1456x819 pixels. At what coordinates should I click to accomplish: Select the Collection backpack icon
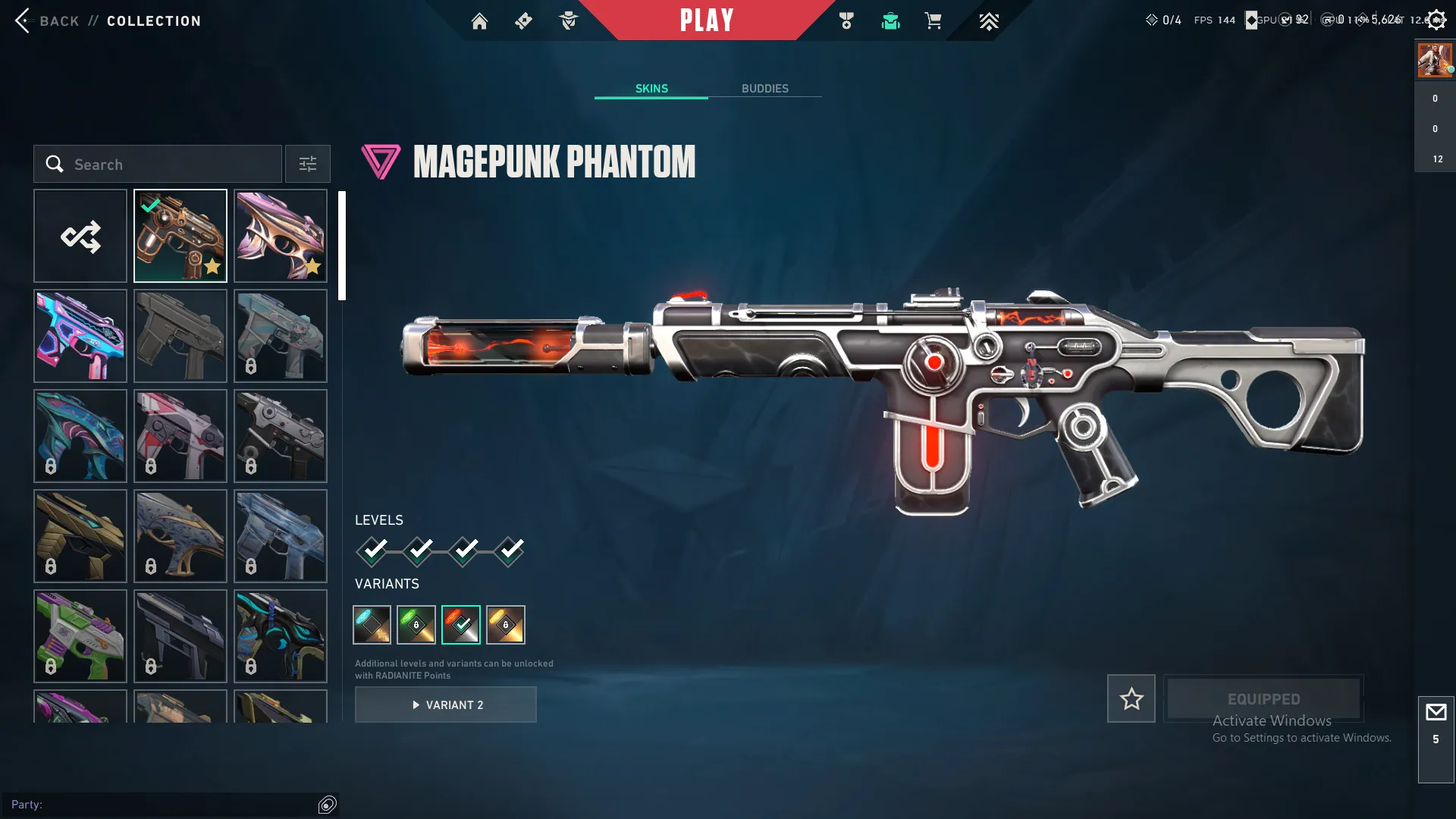(x=891, y=20)
